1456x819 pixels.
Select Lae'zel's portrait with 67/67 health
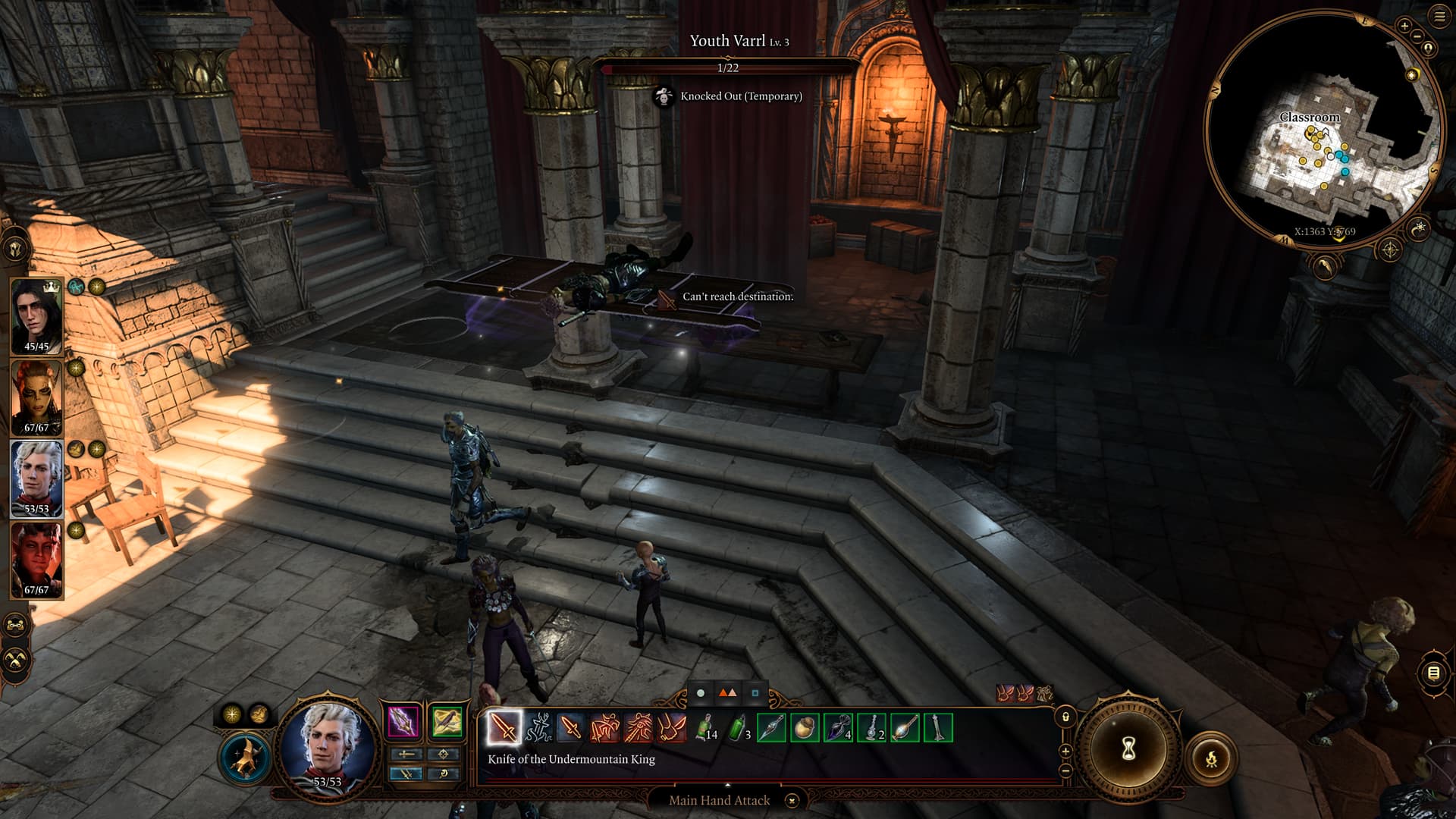point(36,396)
